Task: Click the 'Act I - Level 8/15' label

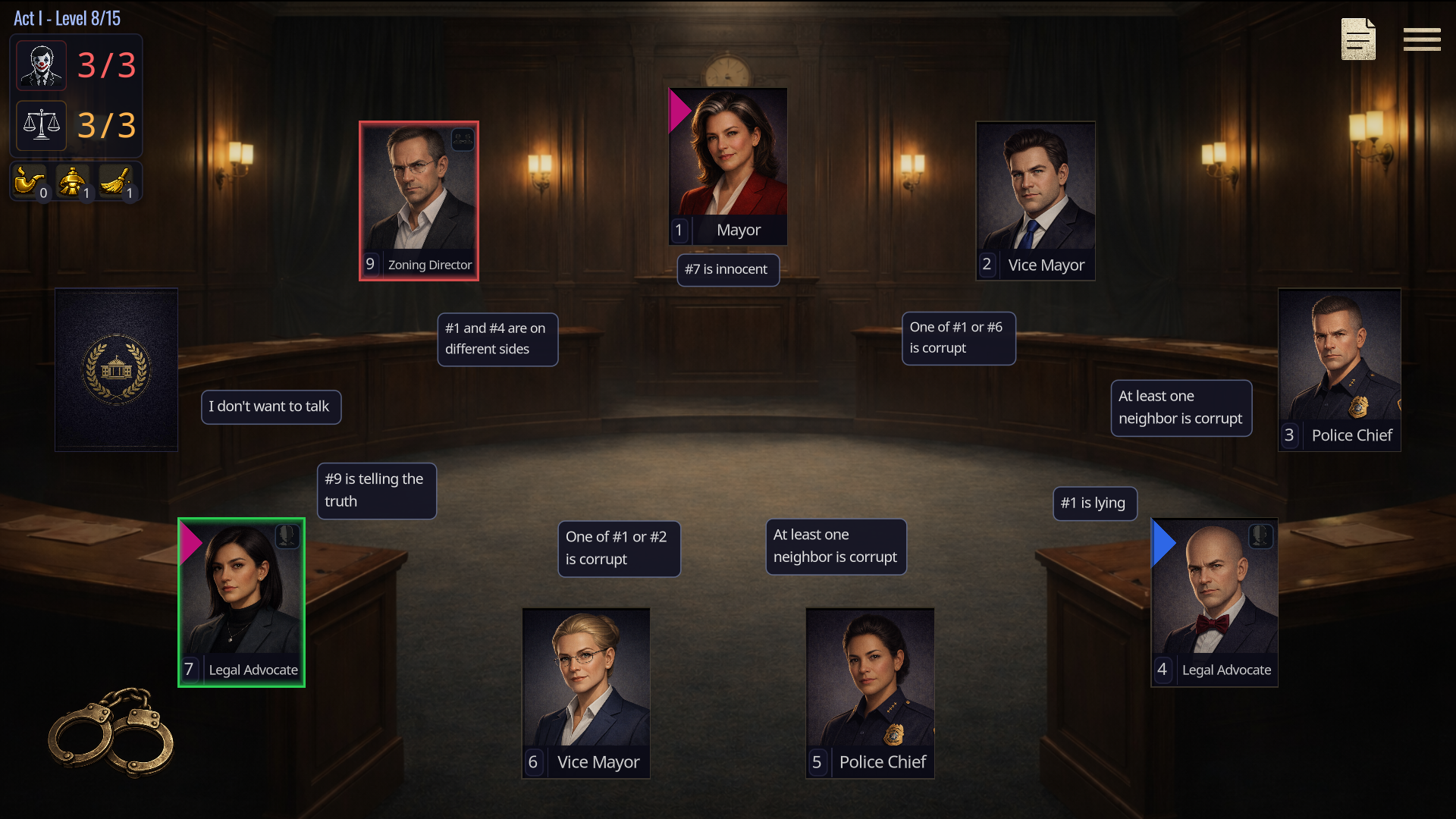Action: point(66,17)
